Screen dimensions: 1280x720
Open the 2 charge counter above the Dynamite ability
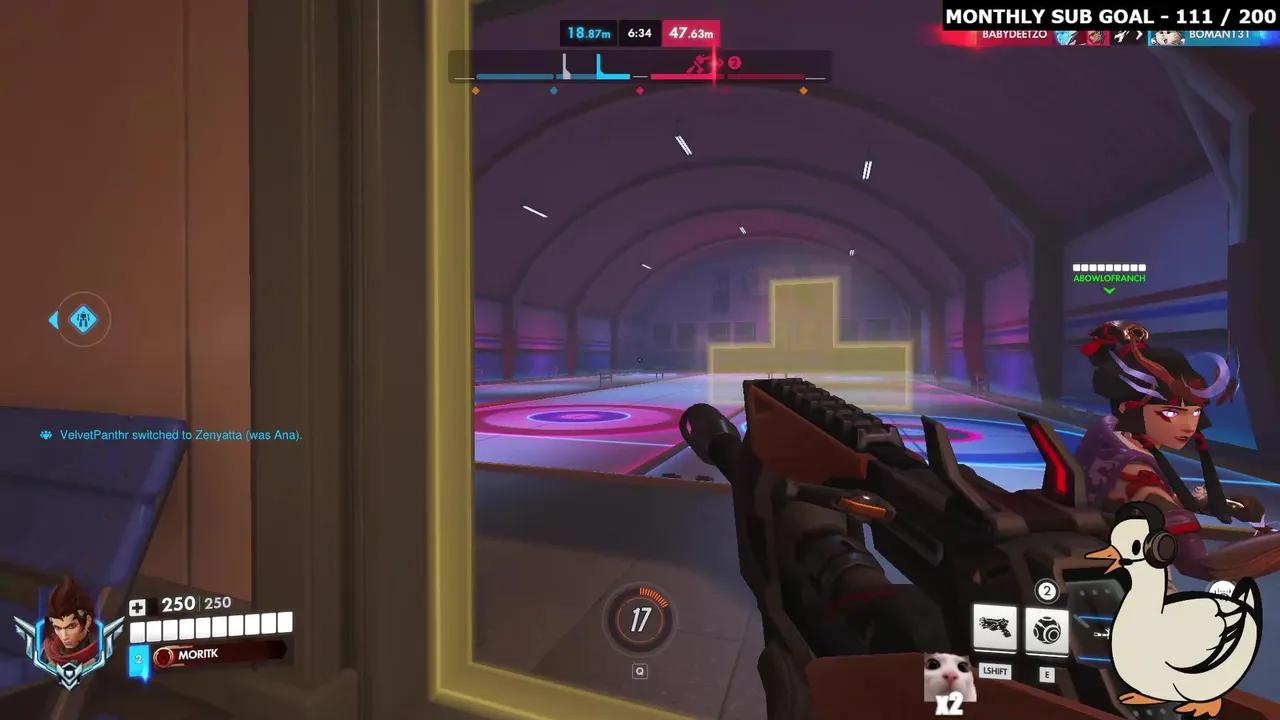point(1047,591)
